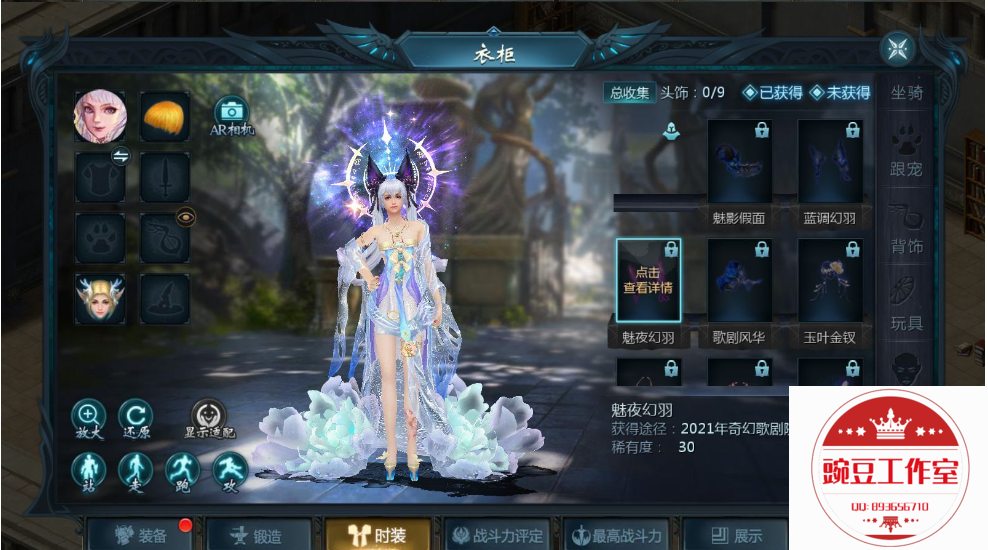Select the 魅影假面 headwear item
The height and width of the screenshot is (550, 988).
tap(740, 162)
